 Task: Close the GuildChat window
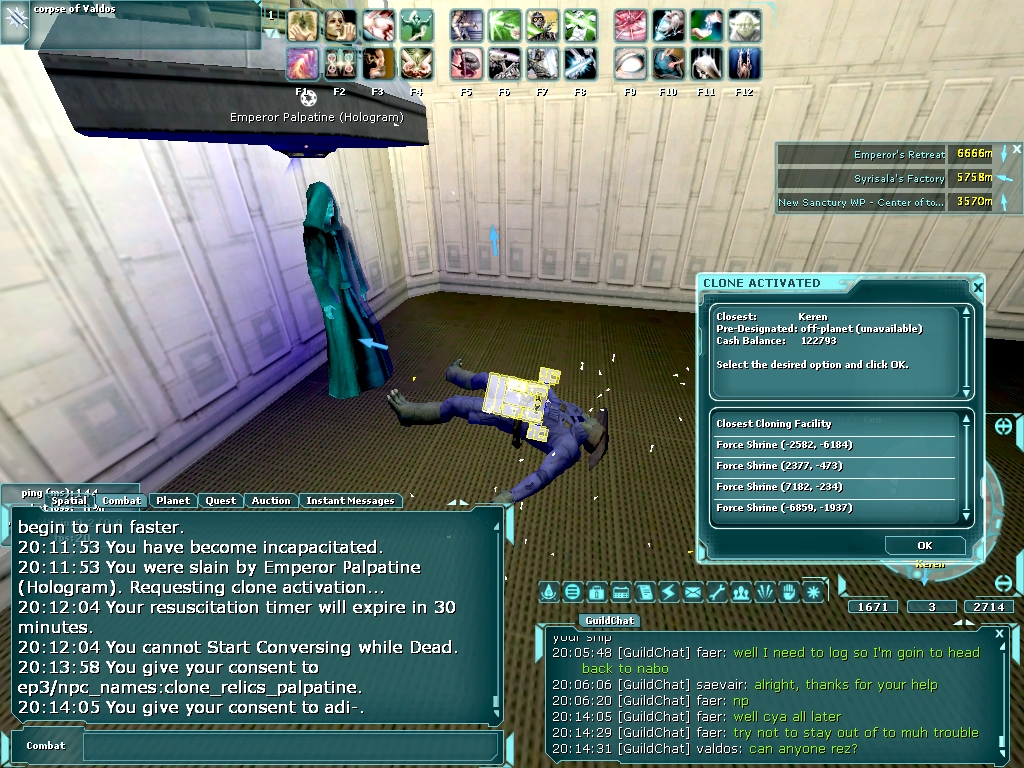pyautogui.click(x=999, y=633)
